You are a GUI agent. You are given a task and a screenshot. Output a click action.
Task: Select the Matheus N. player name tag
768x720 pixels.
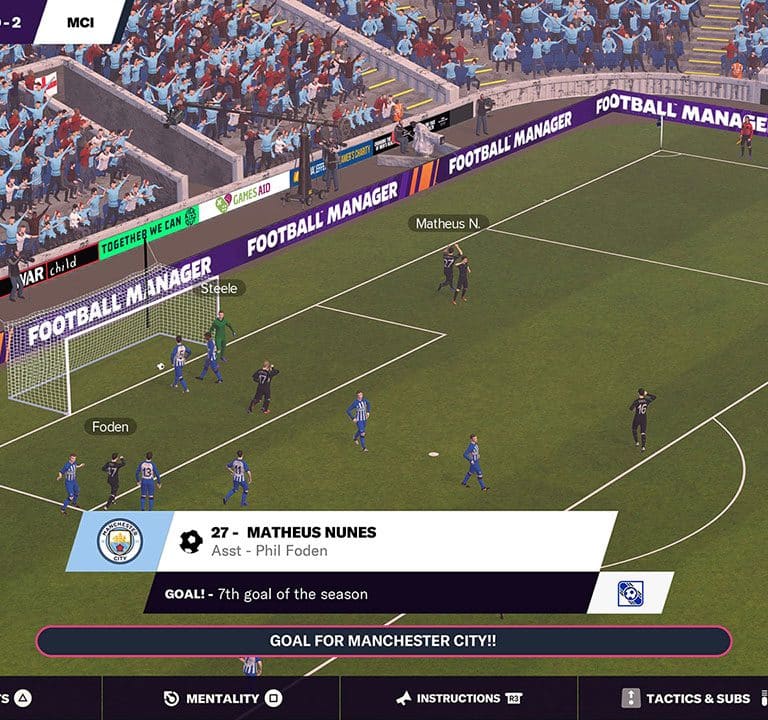tap(447, 223)
